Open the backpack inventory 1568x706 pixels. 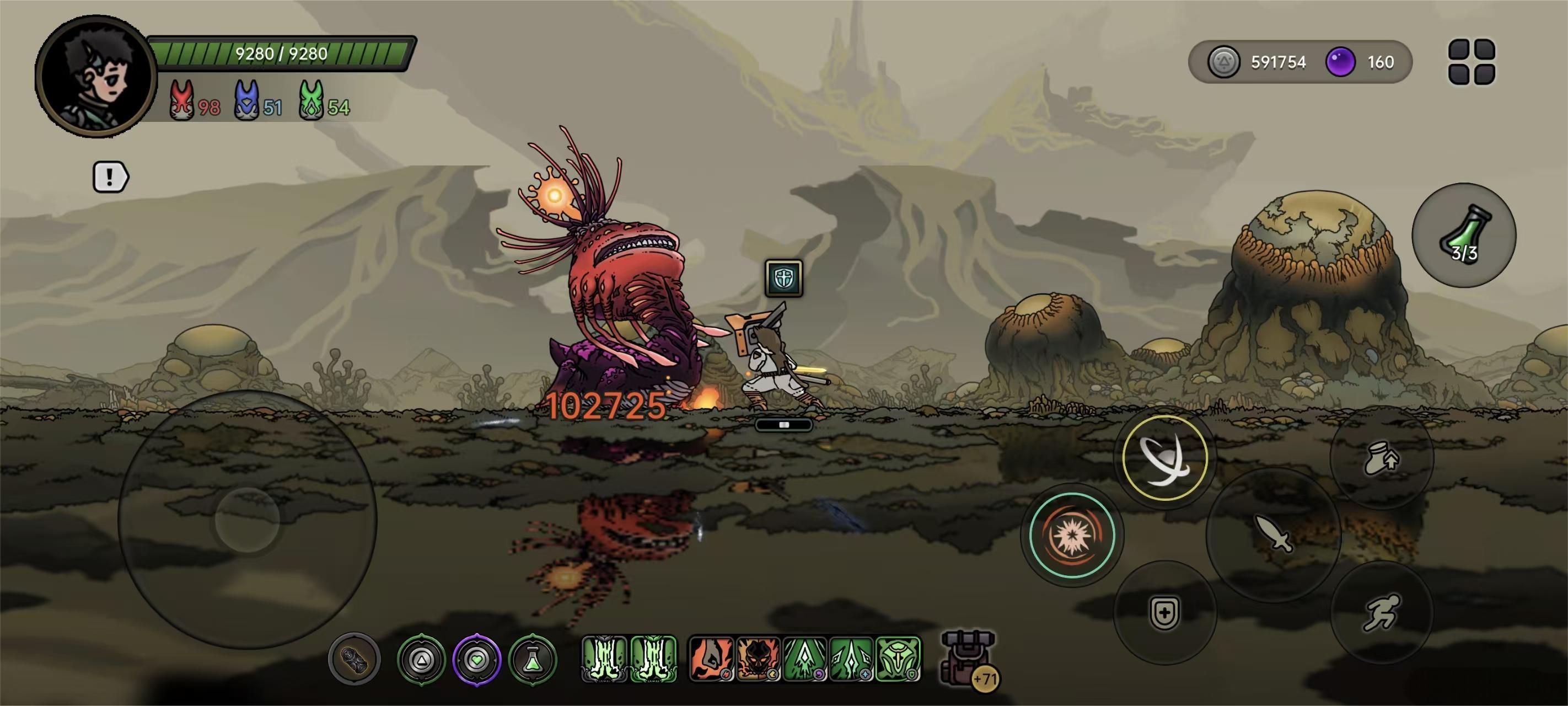coord(968,659)
